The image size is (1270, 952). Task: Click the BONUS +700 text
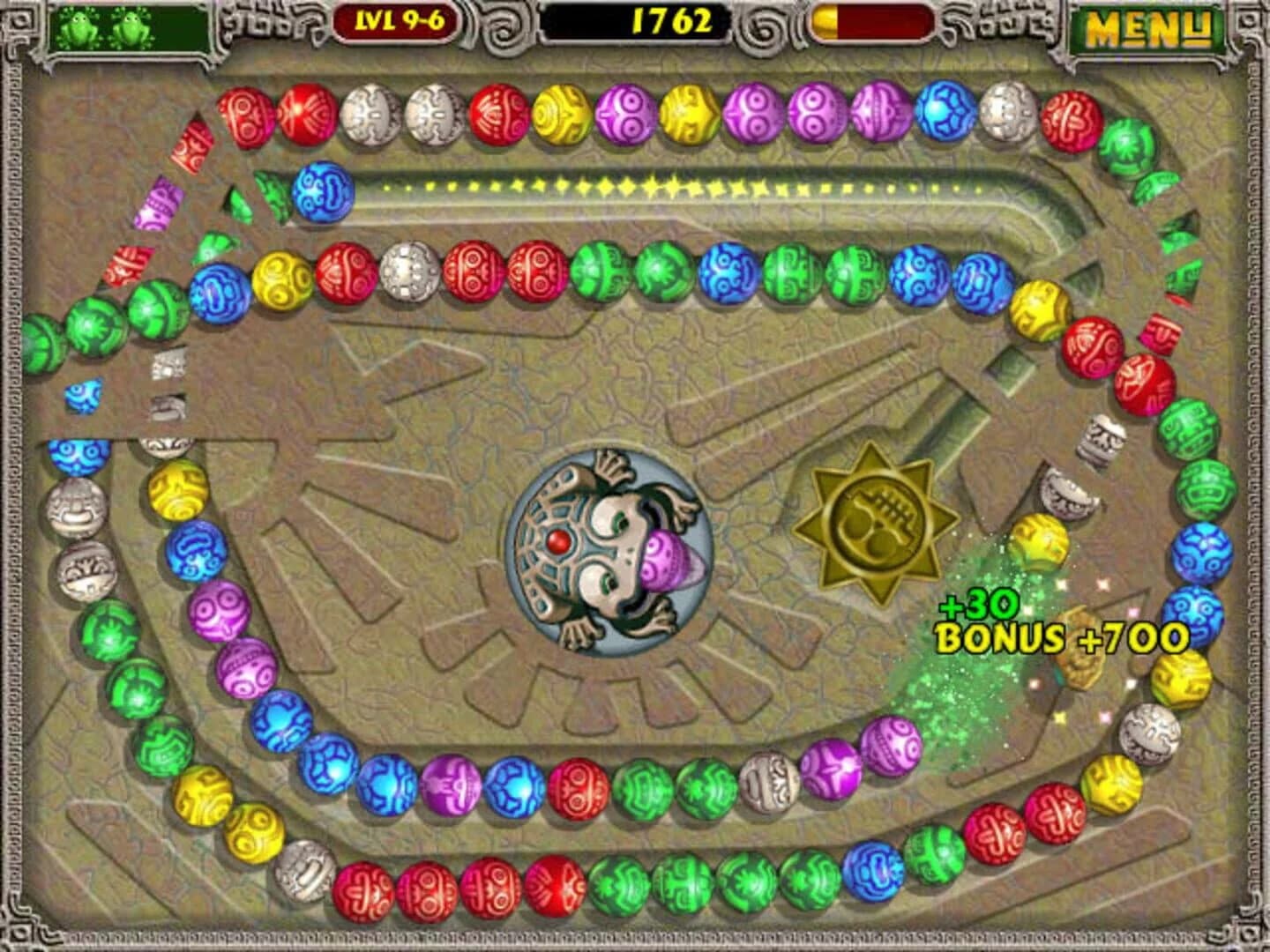click(x=1058, y=636)
